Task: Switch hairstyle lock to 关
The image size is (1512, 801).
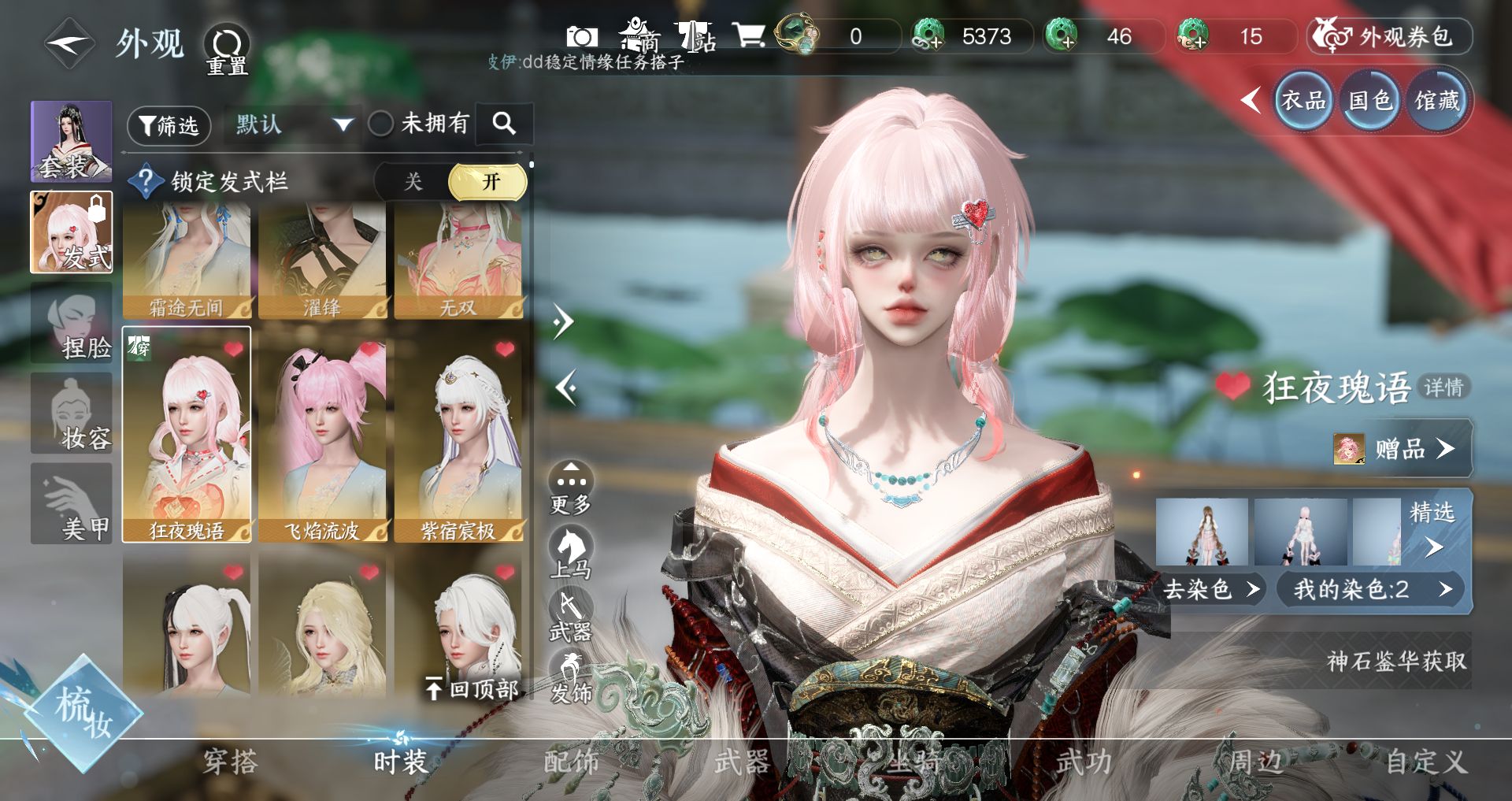Action: click(413, 182)
